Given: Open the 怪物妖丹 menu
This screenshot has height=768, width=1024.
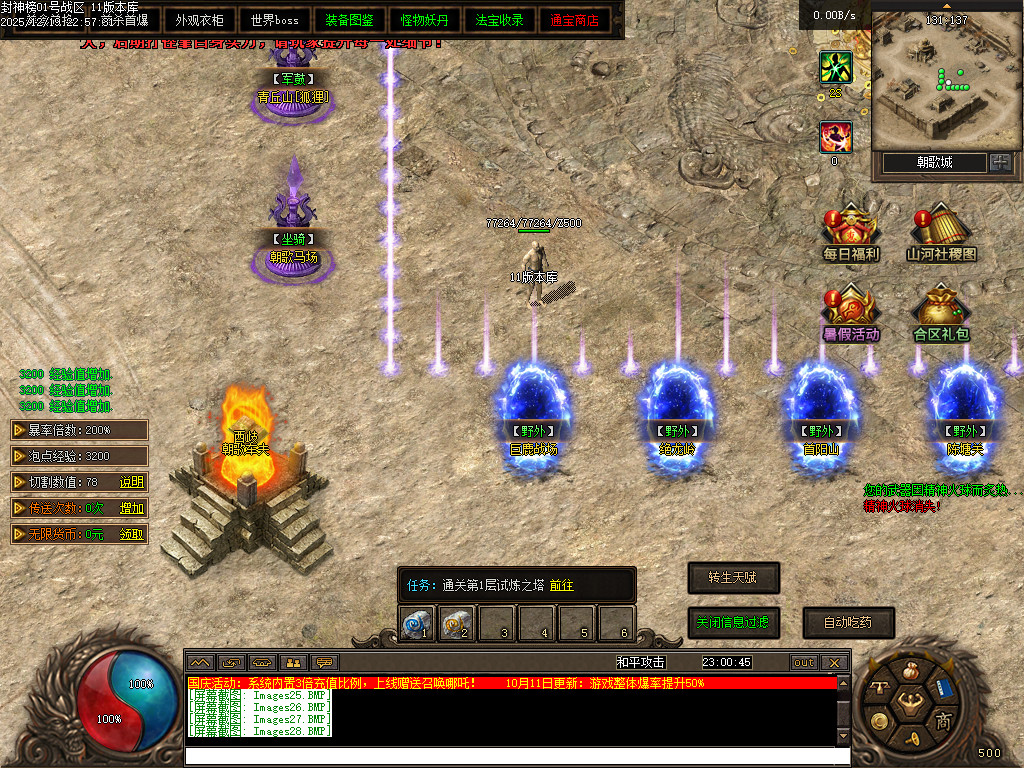Looking at the screenshot, I should click(x=425, y=20).
